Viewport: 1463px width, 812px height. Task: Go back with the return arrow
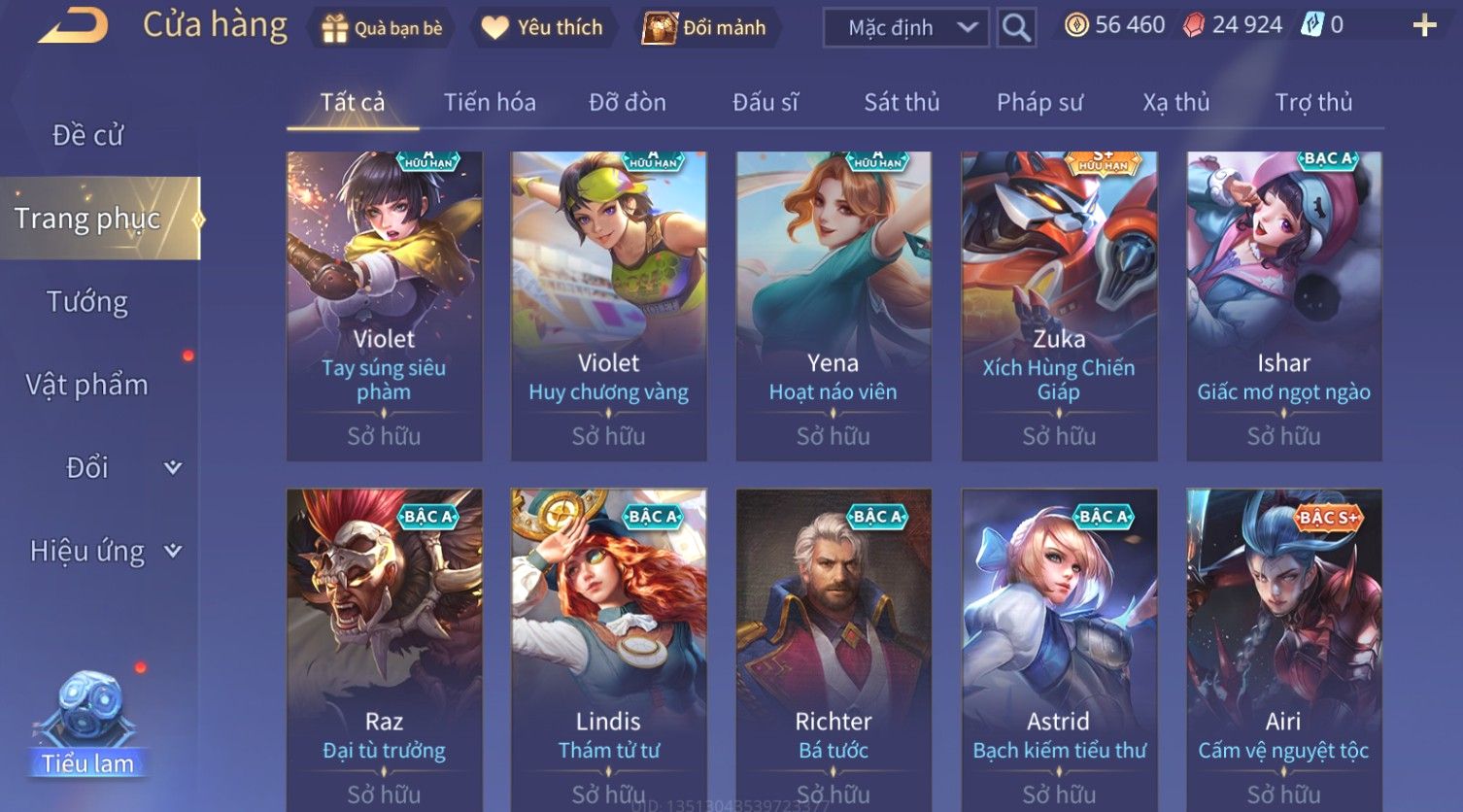point(73,26)
